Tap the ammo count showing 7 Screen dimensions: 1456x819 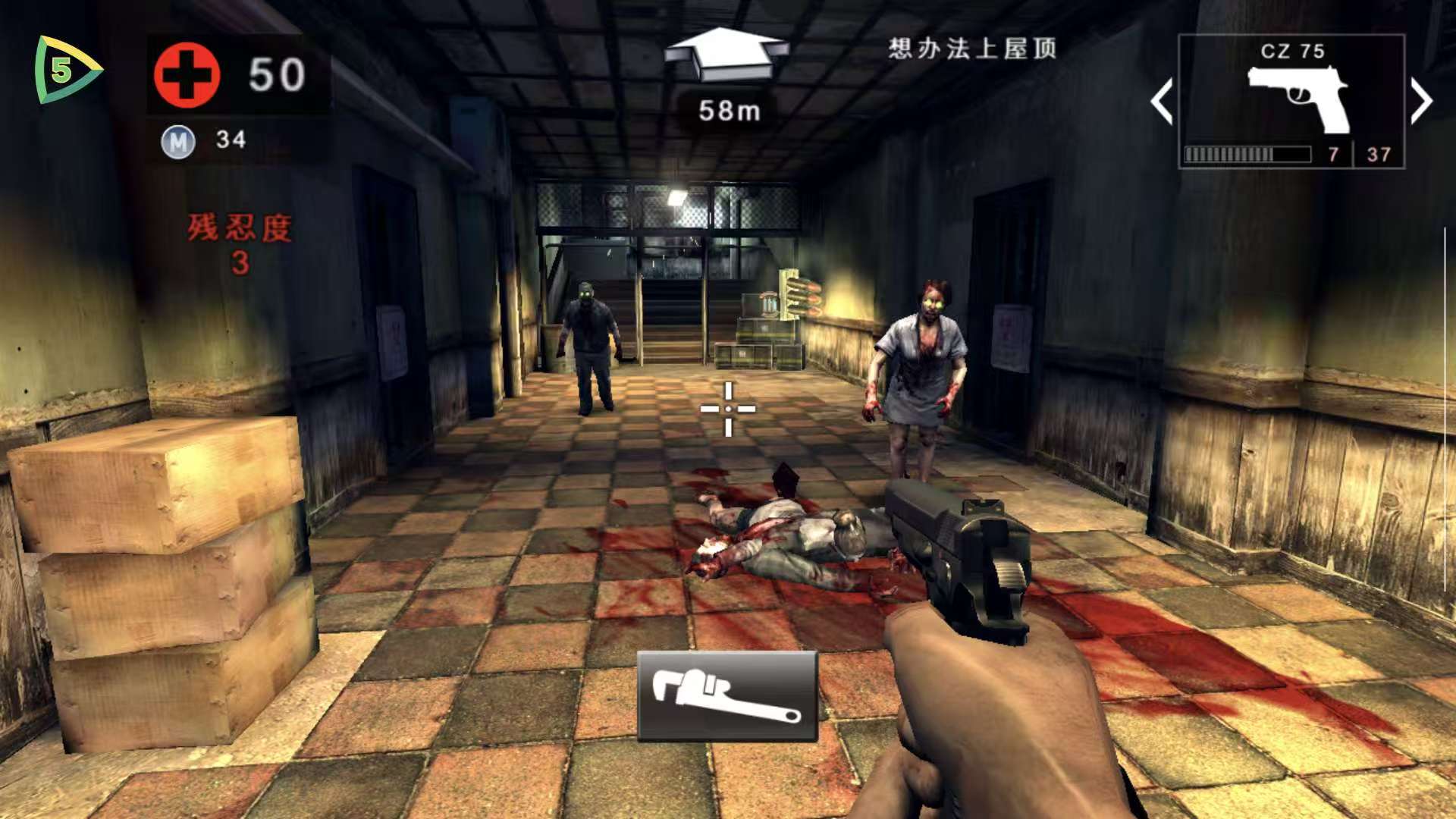(x=1333, y=154)
